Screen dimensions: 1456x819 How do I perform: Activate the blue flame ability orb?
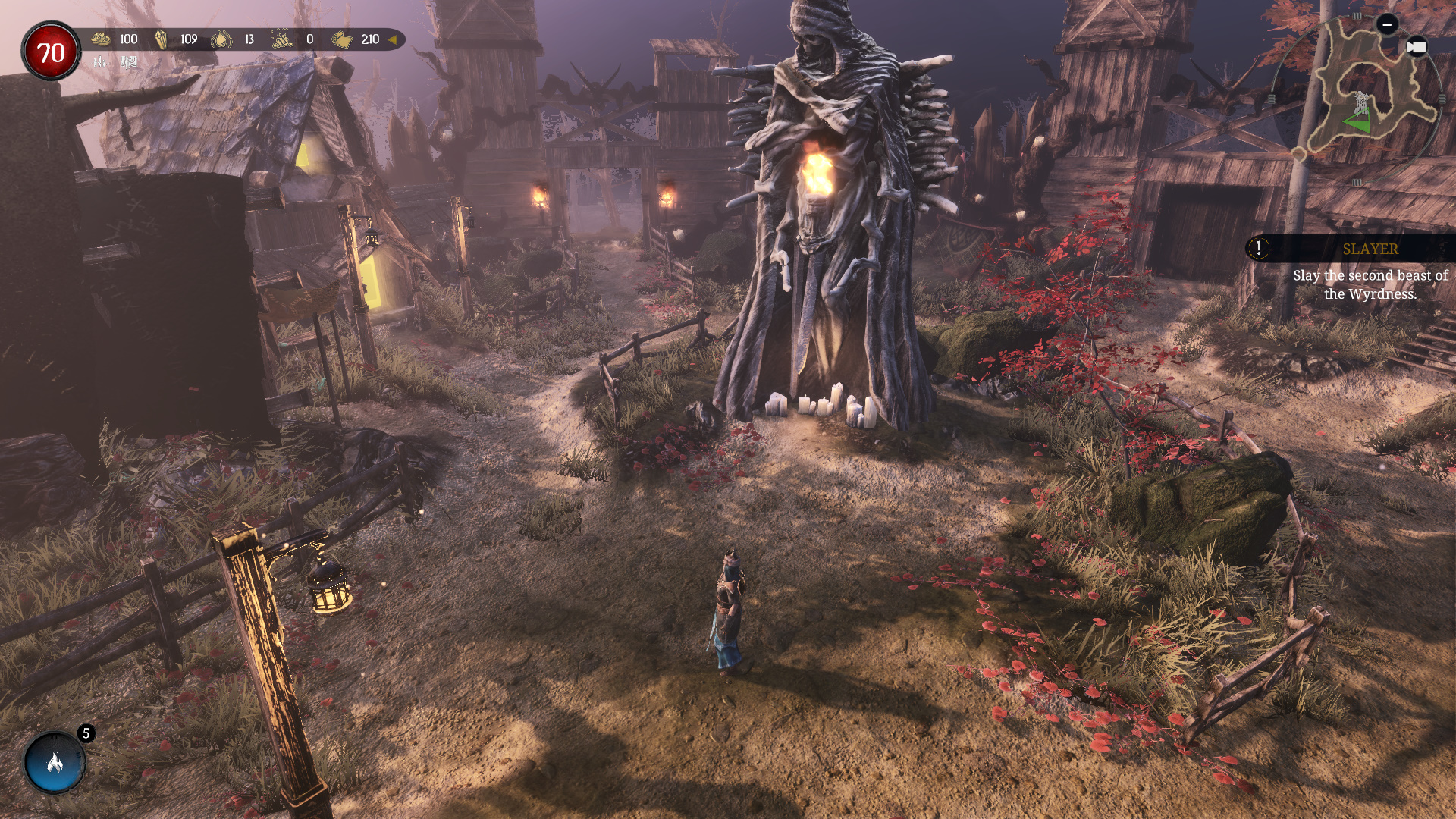[55, 763]
